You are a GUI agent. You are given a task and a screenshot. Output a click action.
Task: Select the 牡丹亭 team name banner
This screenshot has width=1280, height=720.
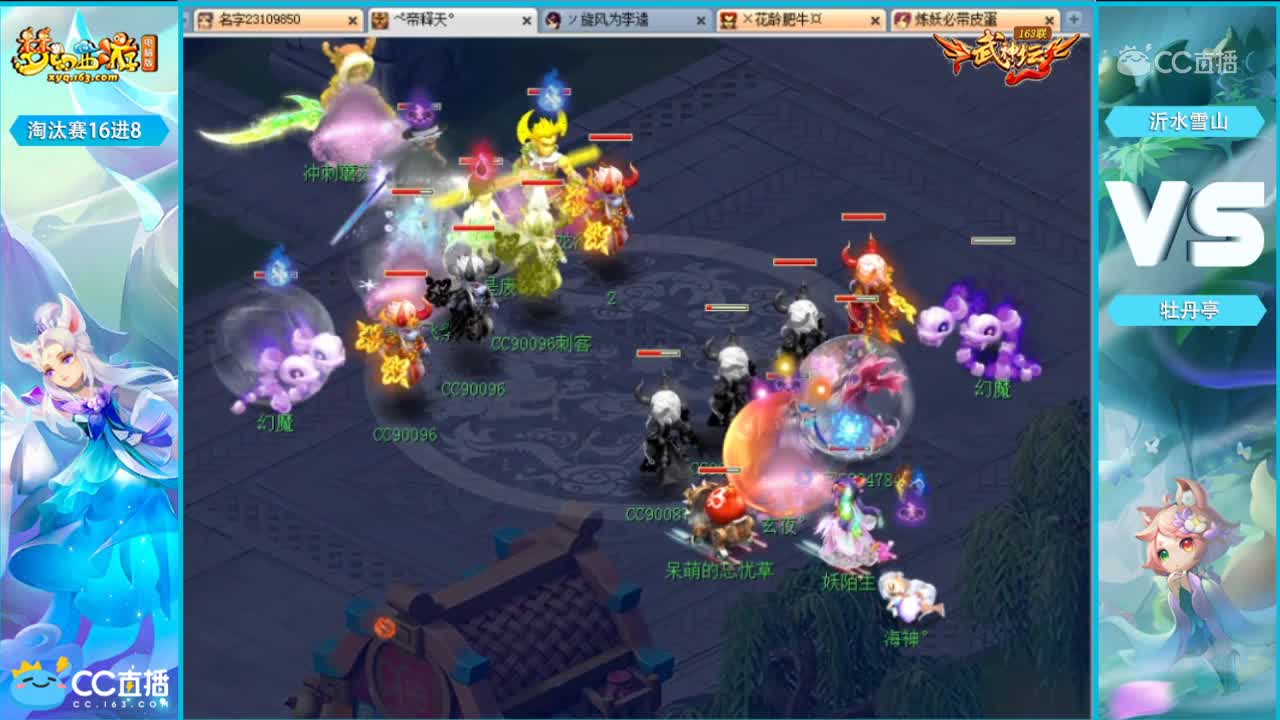pos(1189,310)
